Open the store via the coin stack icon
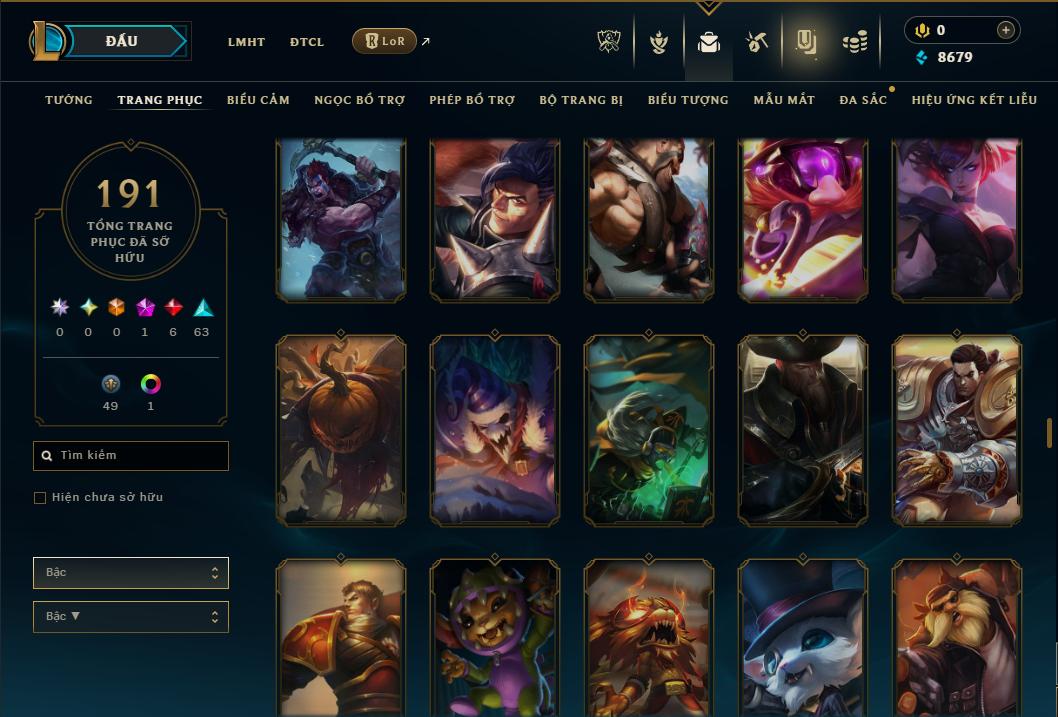Image resolution: width=1058 pixels, height=717 pixels. pyautogui.click(x=854, y=42)
